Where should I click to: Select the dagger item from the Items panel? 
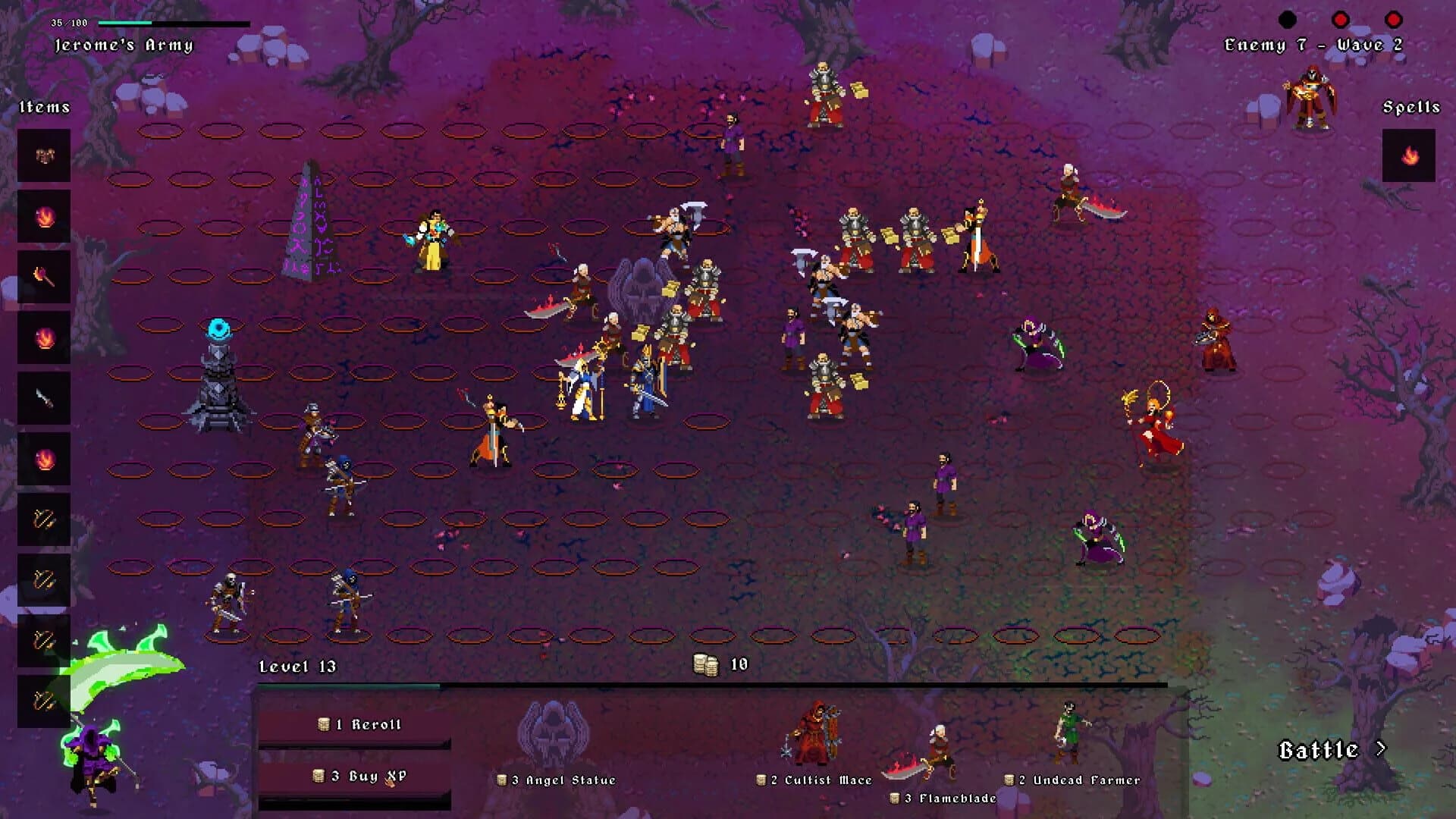pyautogui.click(x=44, y=398)
